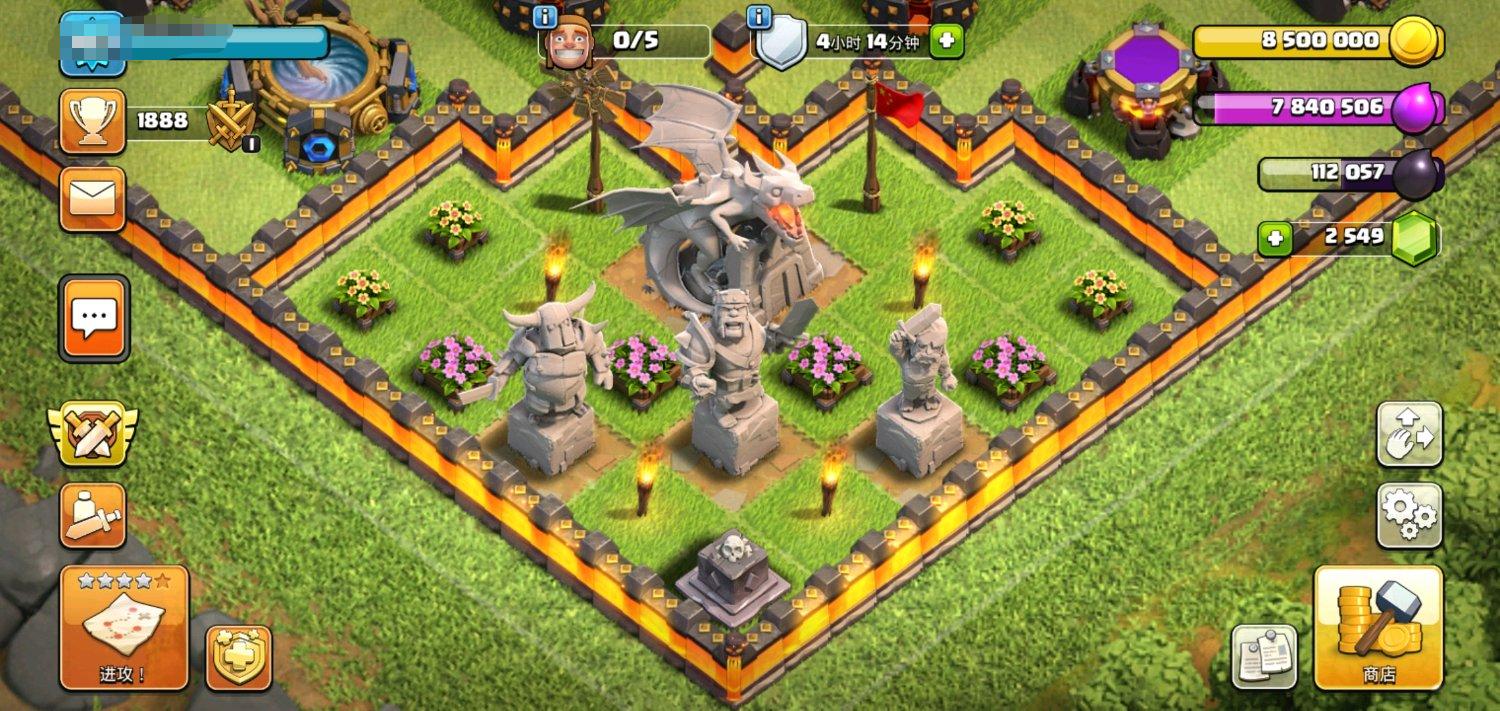Open the mail inbox envelope
Image resolution: width=1500 pixels, height=711 pixels.
(93, 199)
